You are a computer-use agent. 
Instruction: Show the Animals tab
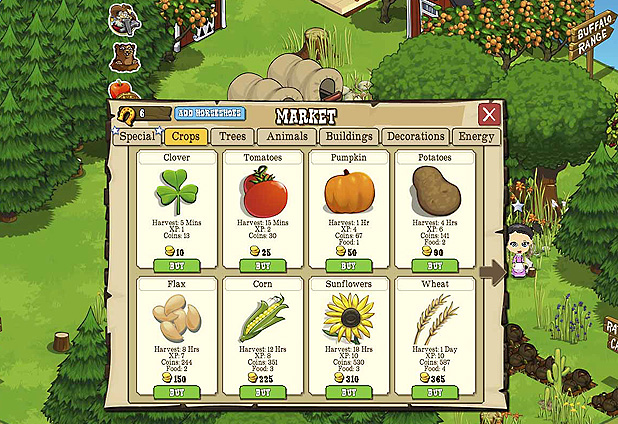pos(289,137)
